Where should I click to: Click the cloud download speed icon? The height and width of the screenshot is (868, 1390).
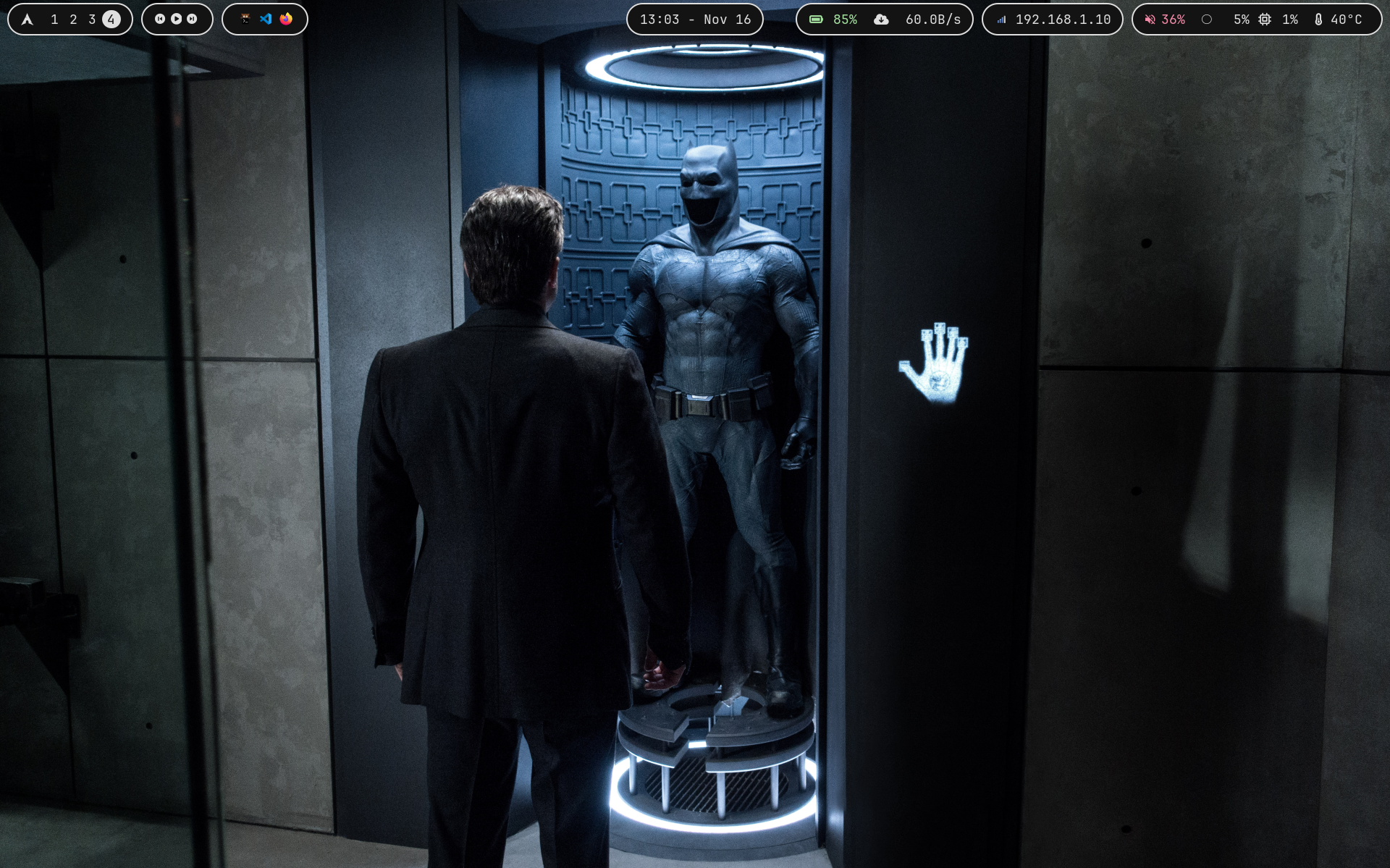(x=880, y=19)
